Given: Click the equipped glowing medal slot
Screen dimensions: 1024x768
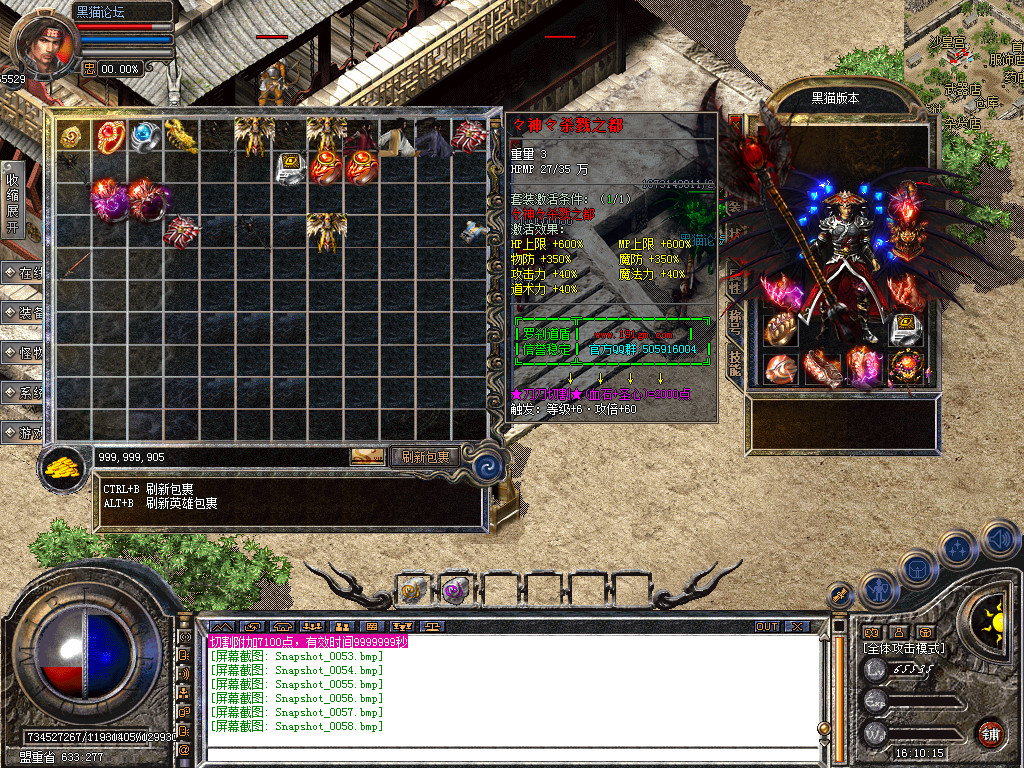Looking at the screenshot, I should tap(909, 366).
